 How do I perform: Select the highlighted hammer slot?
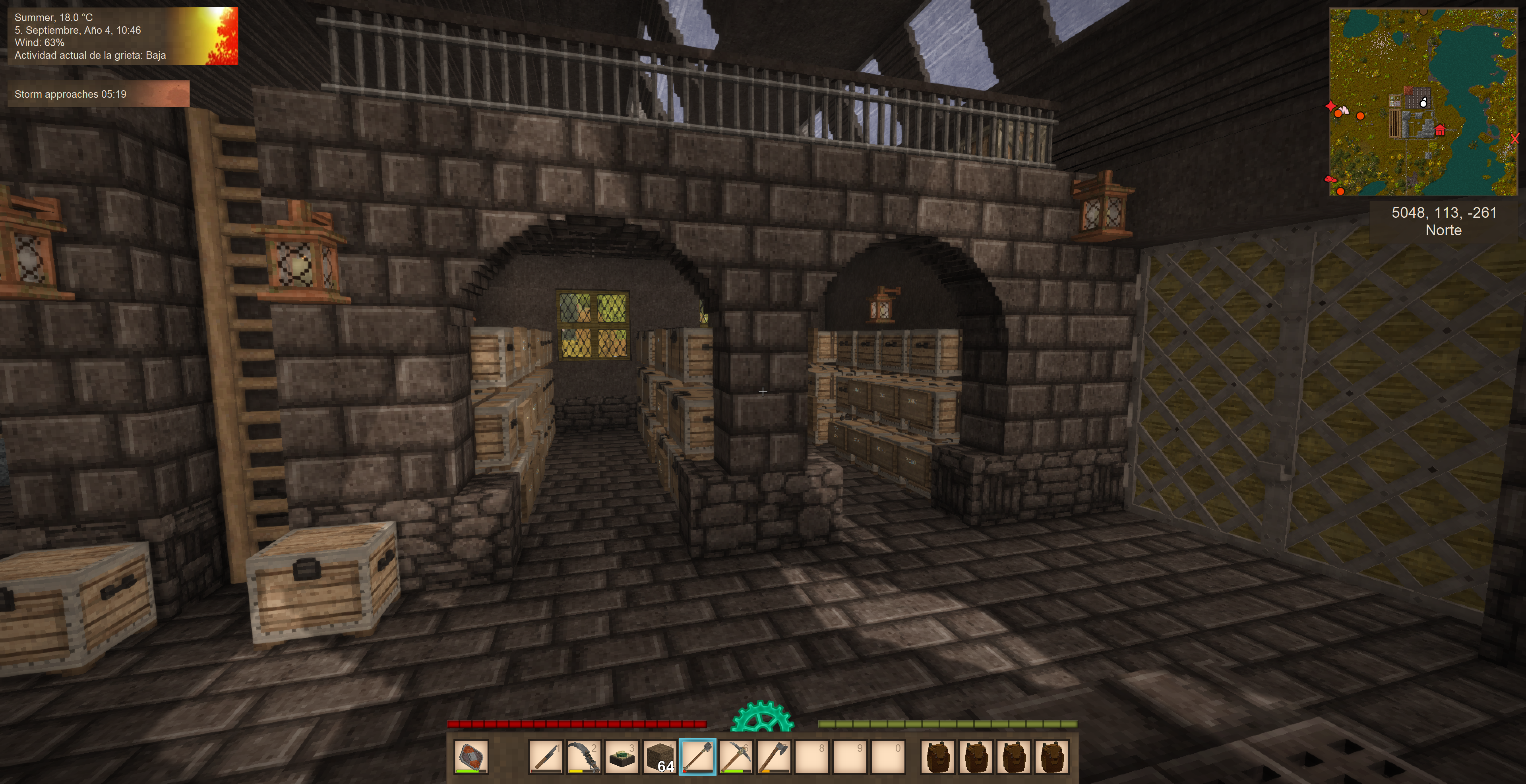click(697, 756)
